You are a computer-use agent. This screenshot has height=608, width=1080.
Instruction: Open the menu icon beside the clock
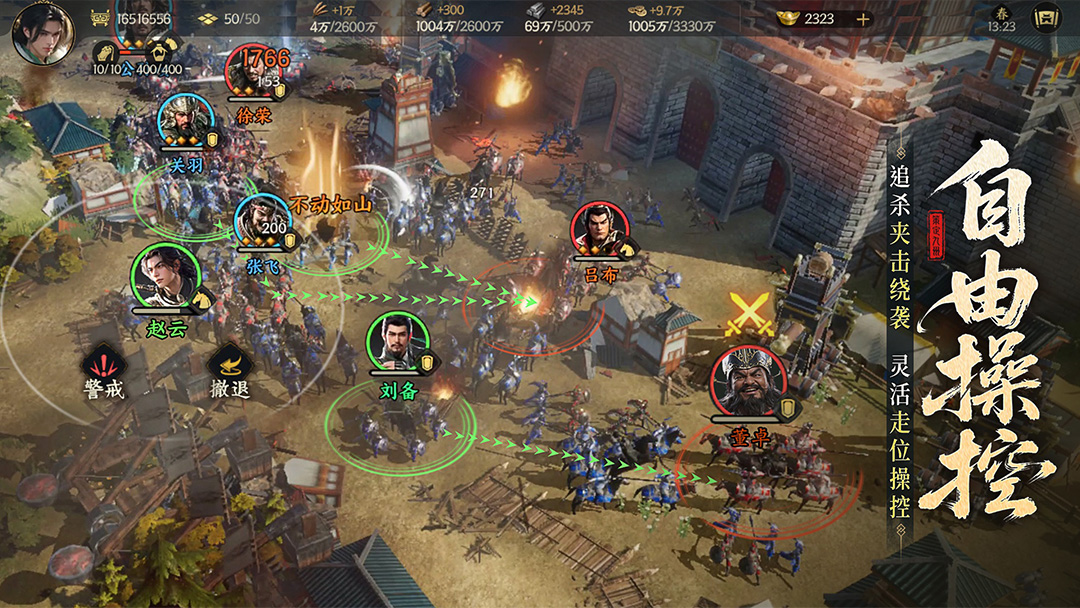point(1046,18)
